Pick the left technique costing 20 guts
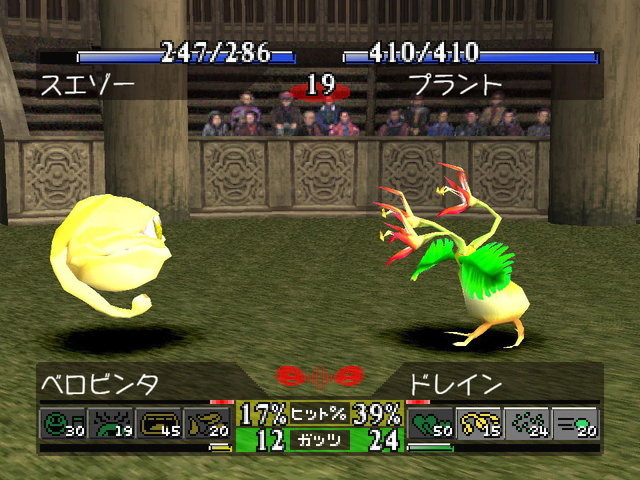 point(210,424)
